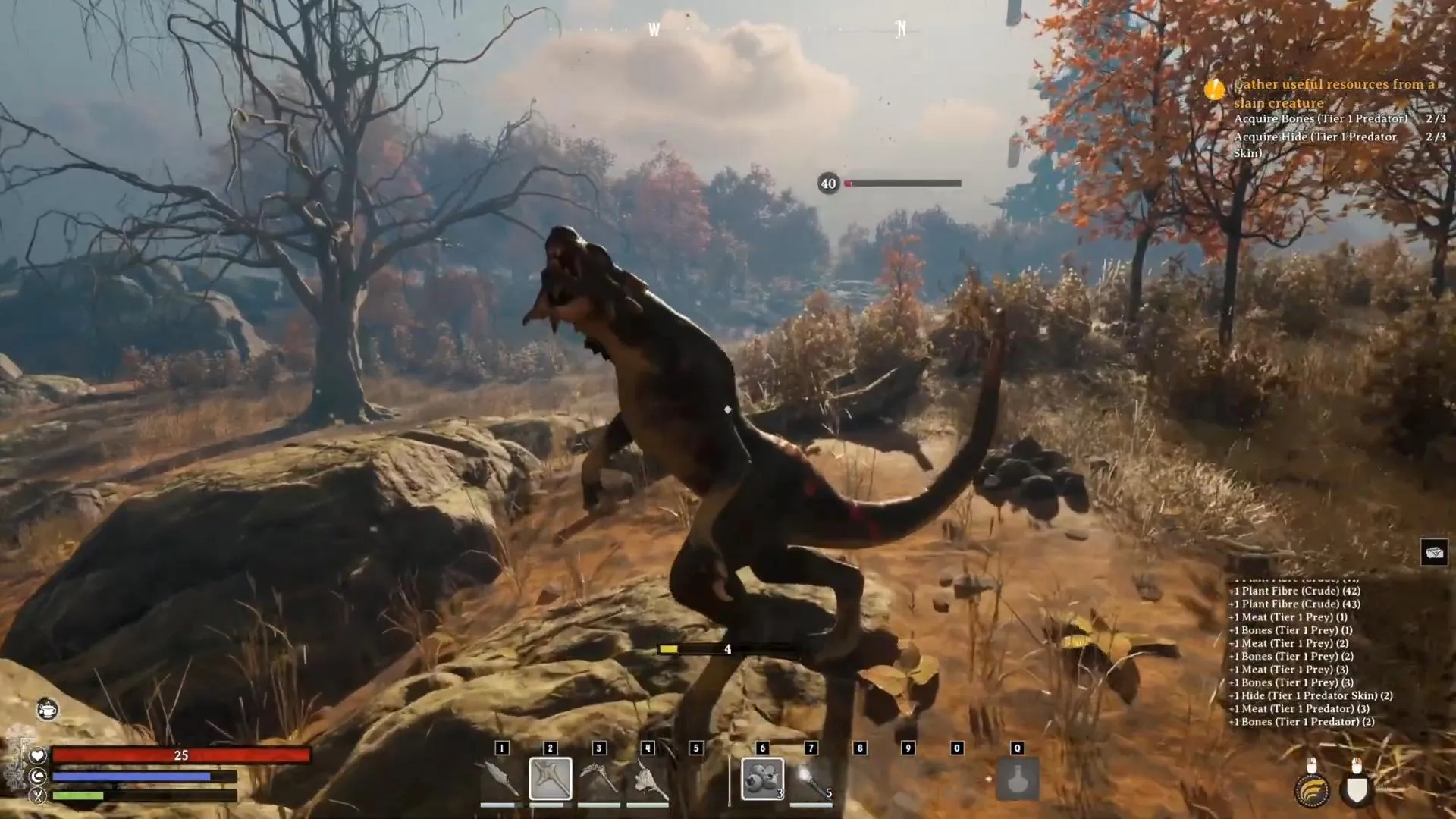The height and width of the screenshot is (819, 1456).
Task: Click the potion flask quick slot
Action: coord(1017,779)
